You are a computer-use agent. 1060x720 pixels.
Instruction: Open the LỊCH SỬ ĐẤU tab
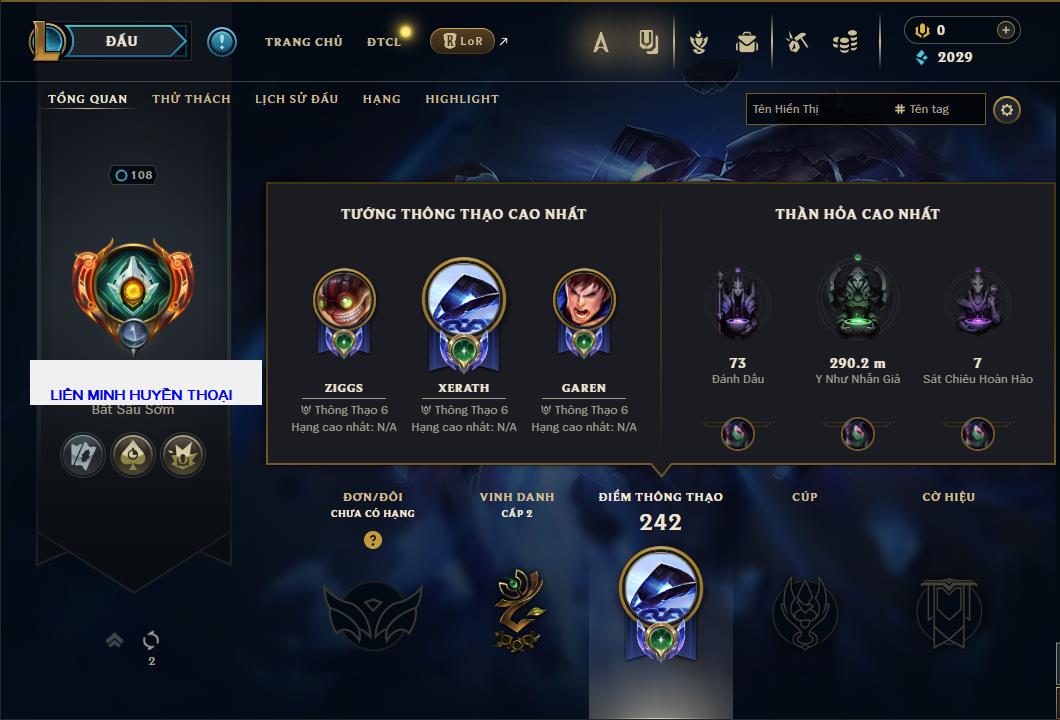point(296,99)
